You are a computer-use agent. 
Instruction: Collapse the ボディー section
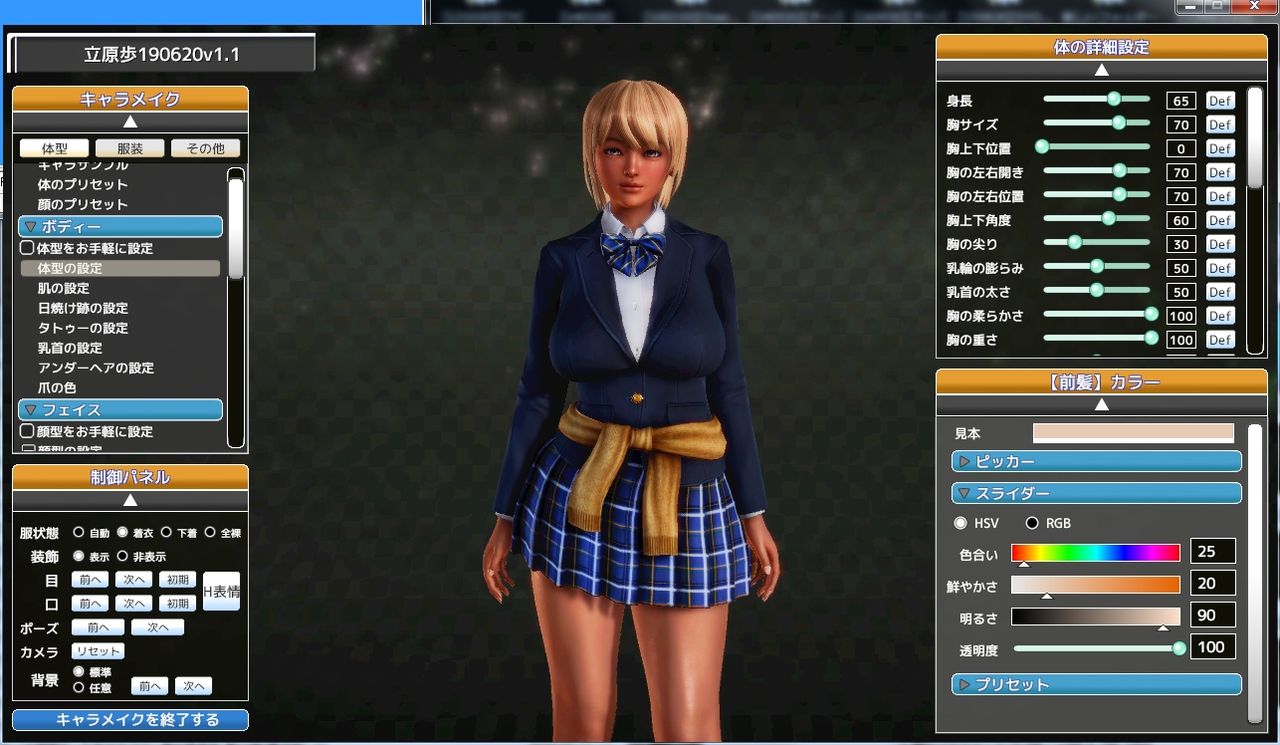(119, 226)
